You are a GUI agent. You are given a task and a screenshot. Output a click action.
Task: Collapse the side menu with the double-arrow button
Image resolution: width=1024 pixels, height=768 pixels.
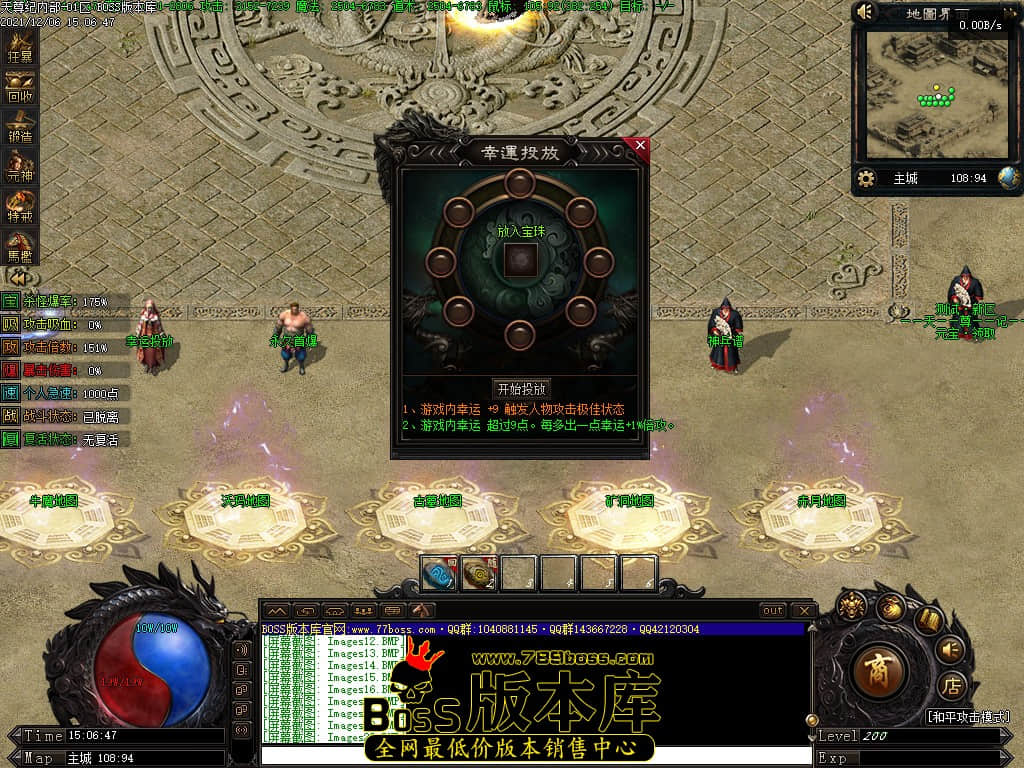pyautogui.click(x=18, y=276)
